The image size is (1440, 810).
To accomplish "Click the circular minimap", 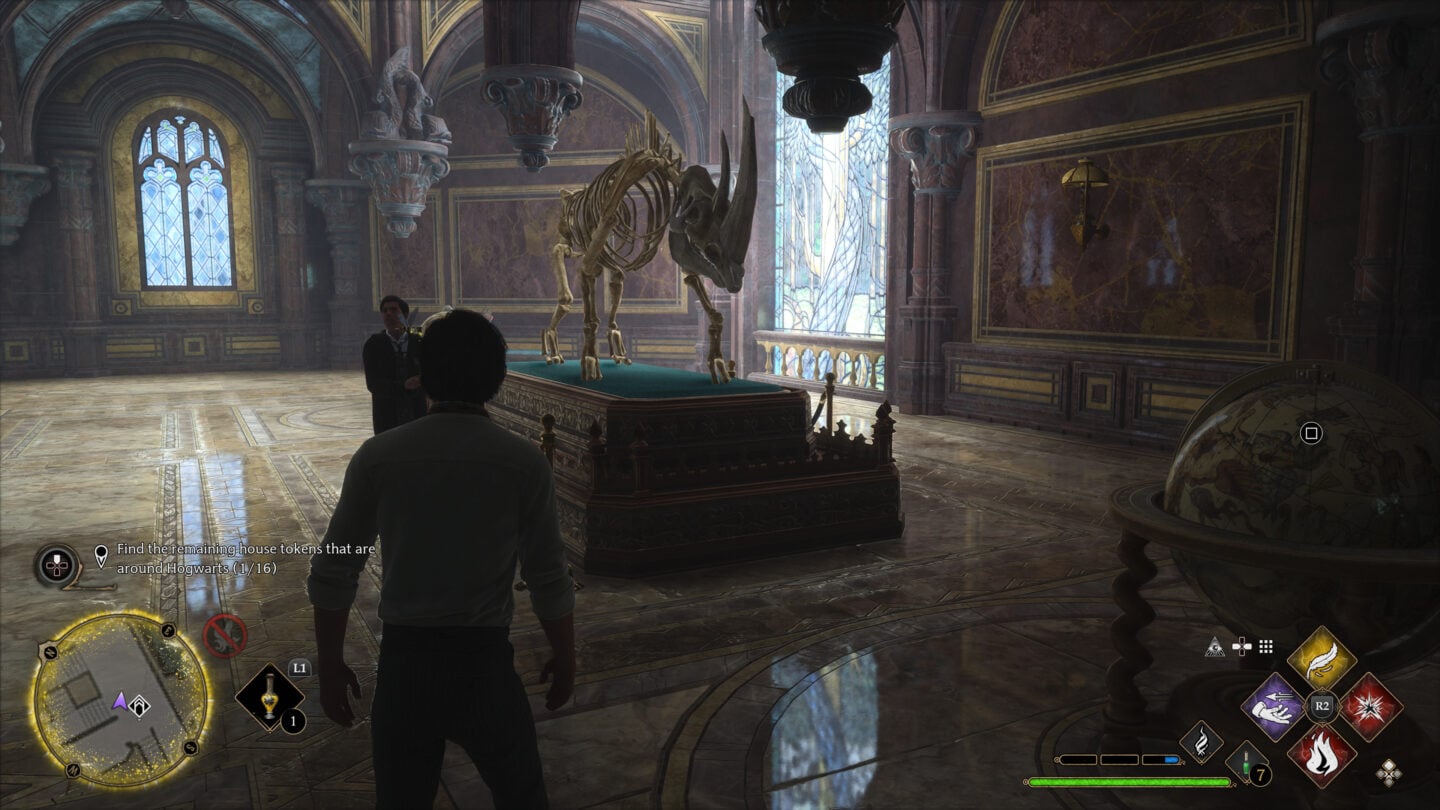I will [x=120, y=699].
